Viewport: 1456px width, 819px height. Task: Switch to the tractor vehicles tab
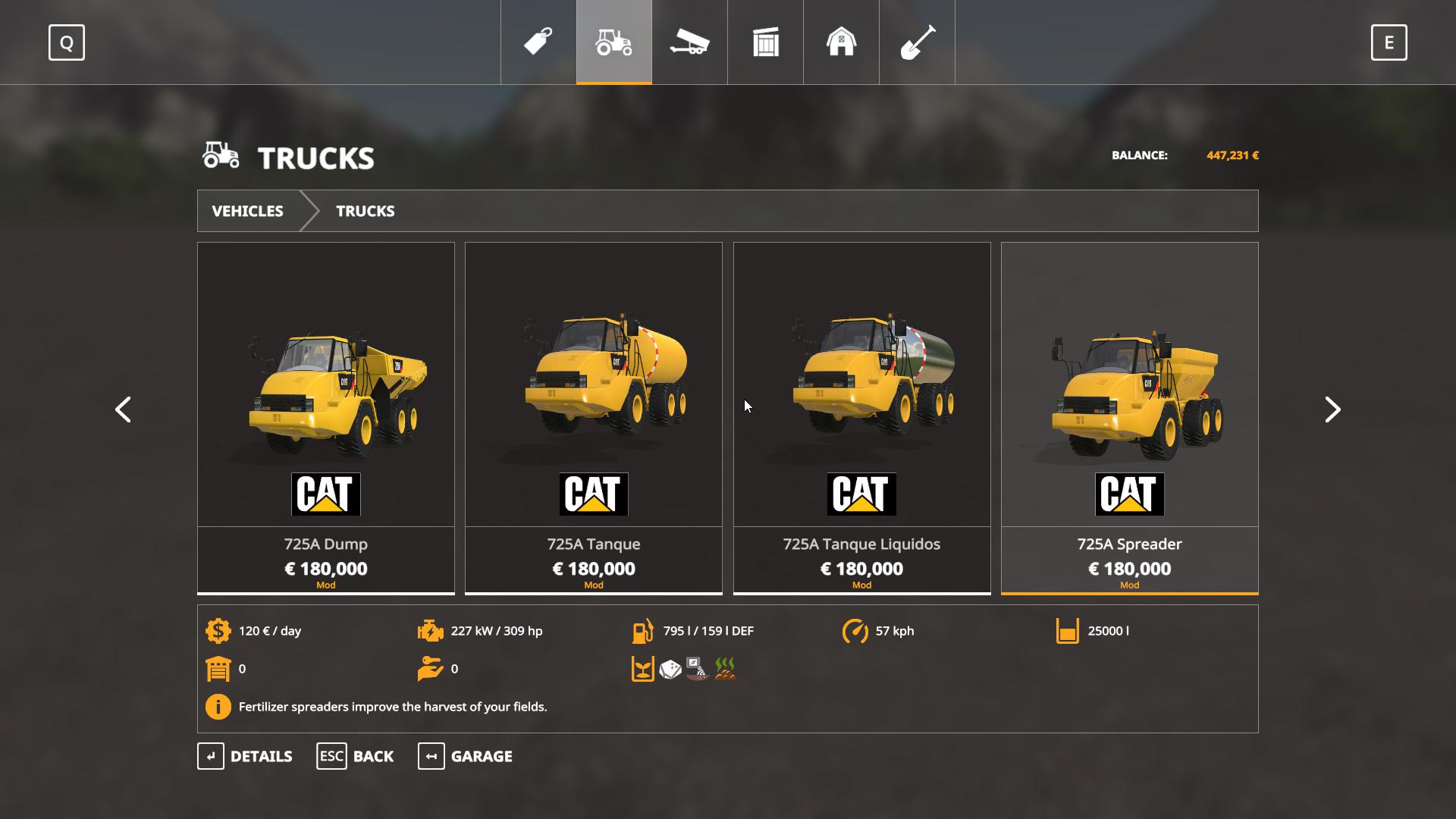coord(614,42)
